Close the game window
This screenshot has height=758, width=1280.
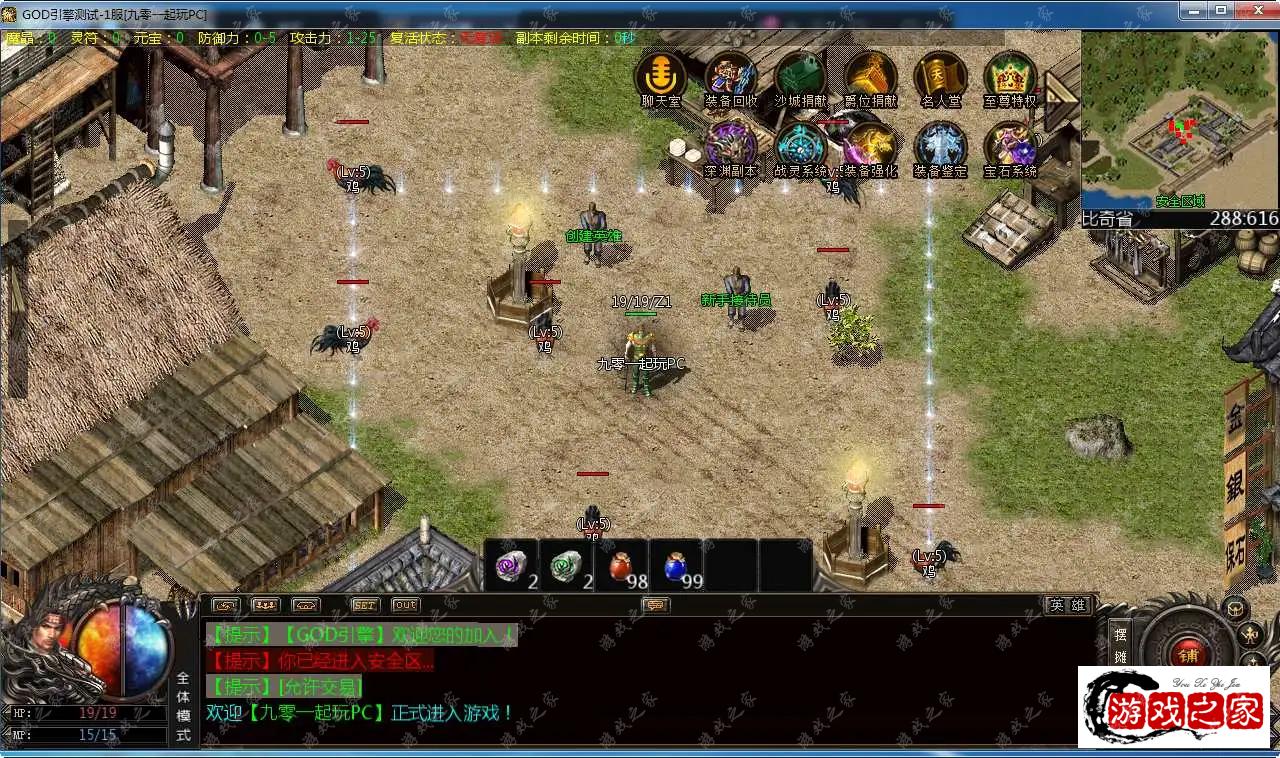[1255, 10]
